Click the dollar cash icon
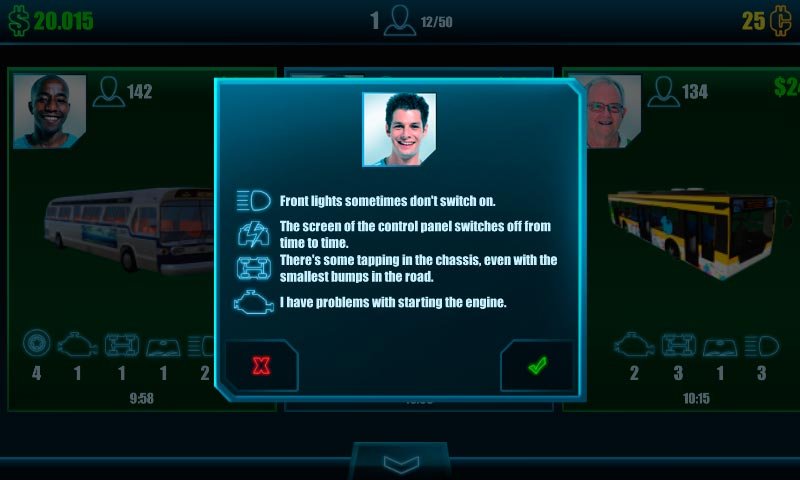The image size is (800, 480). point(18,21)
